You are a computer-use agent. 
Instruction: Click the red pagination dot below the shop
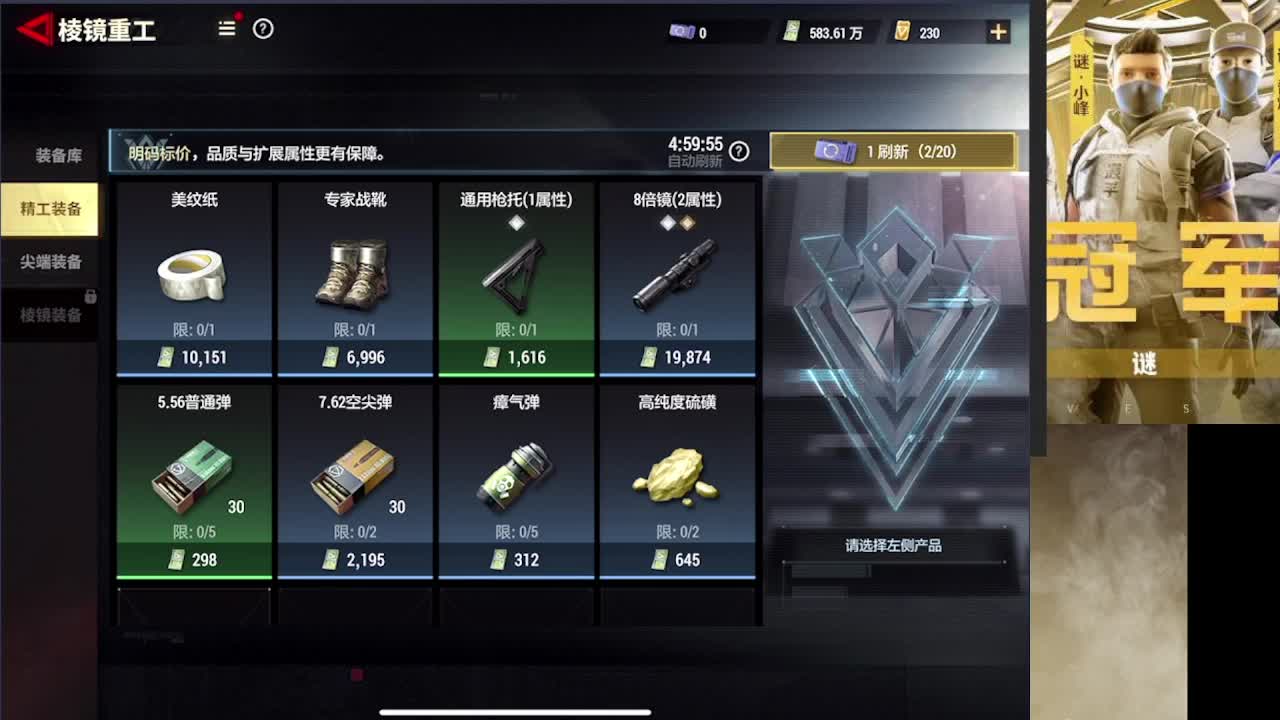click(355, 675)
